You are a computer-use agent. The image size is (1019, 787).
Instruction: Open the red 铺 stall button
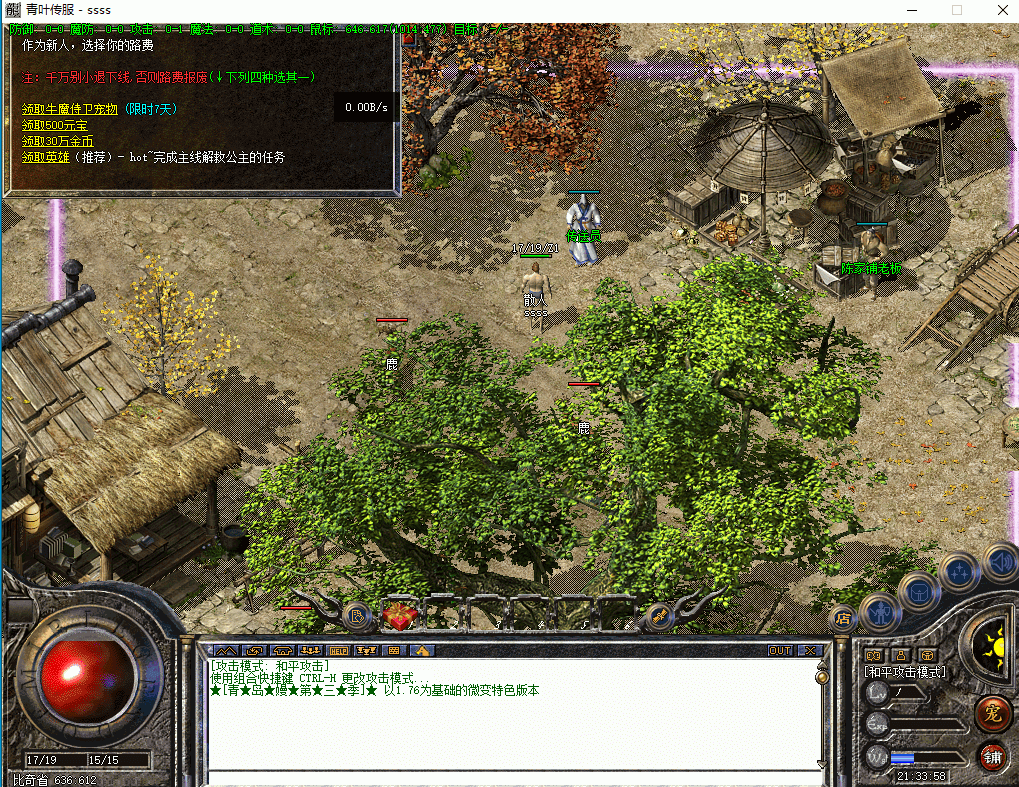point(992,755)
